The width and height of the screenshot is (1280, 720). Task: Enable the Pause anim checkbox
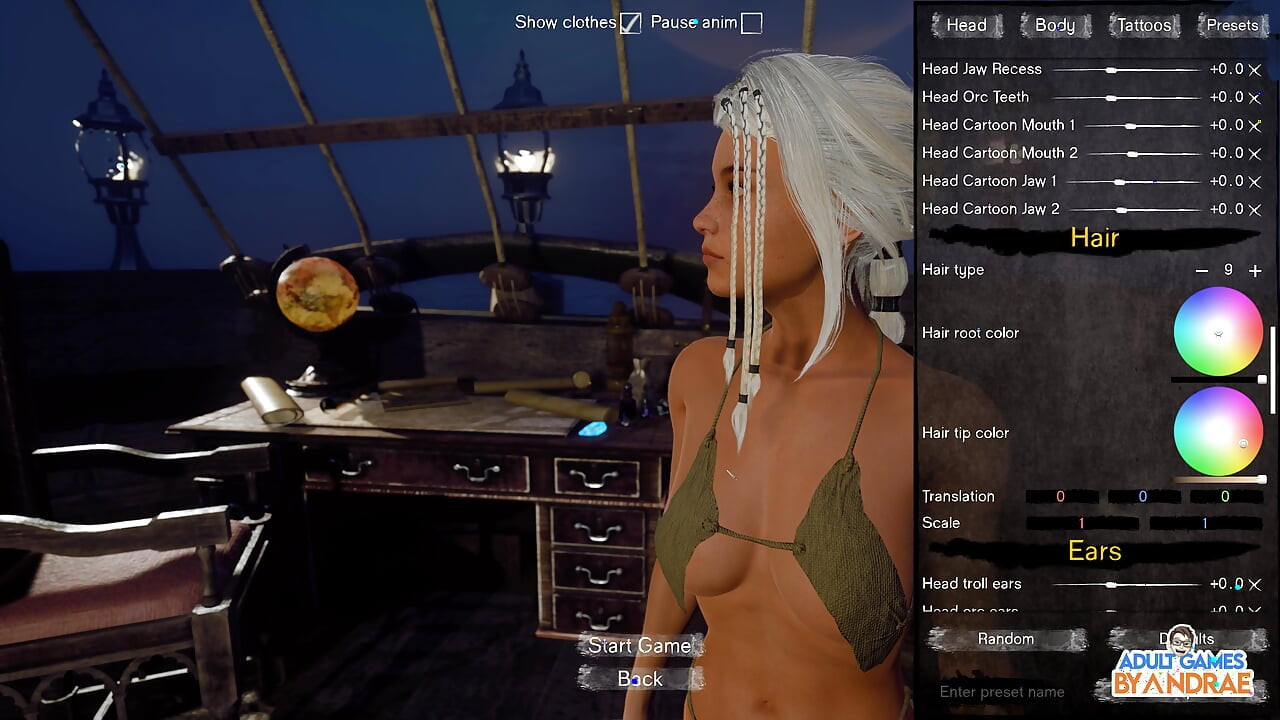pyautogui.click(x=750, y=22)
